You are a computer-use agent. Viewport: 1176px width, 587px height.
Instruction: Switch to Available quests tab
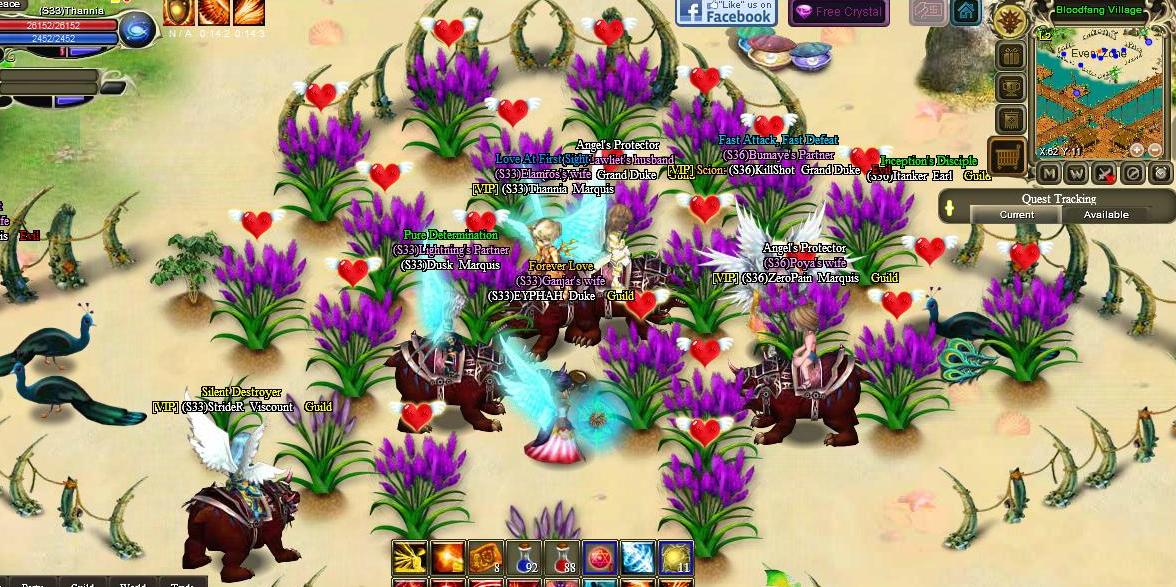(x=1106, y=215)
